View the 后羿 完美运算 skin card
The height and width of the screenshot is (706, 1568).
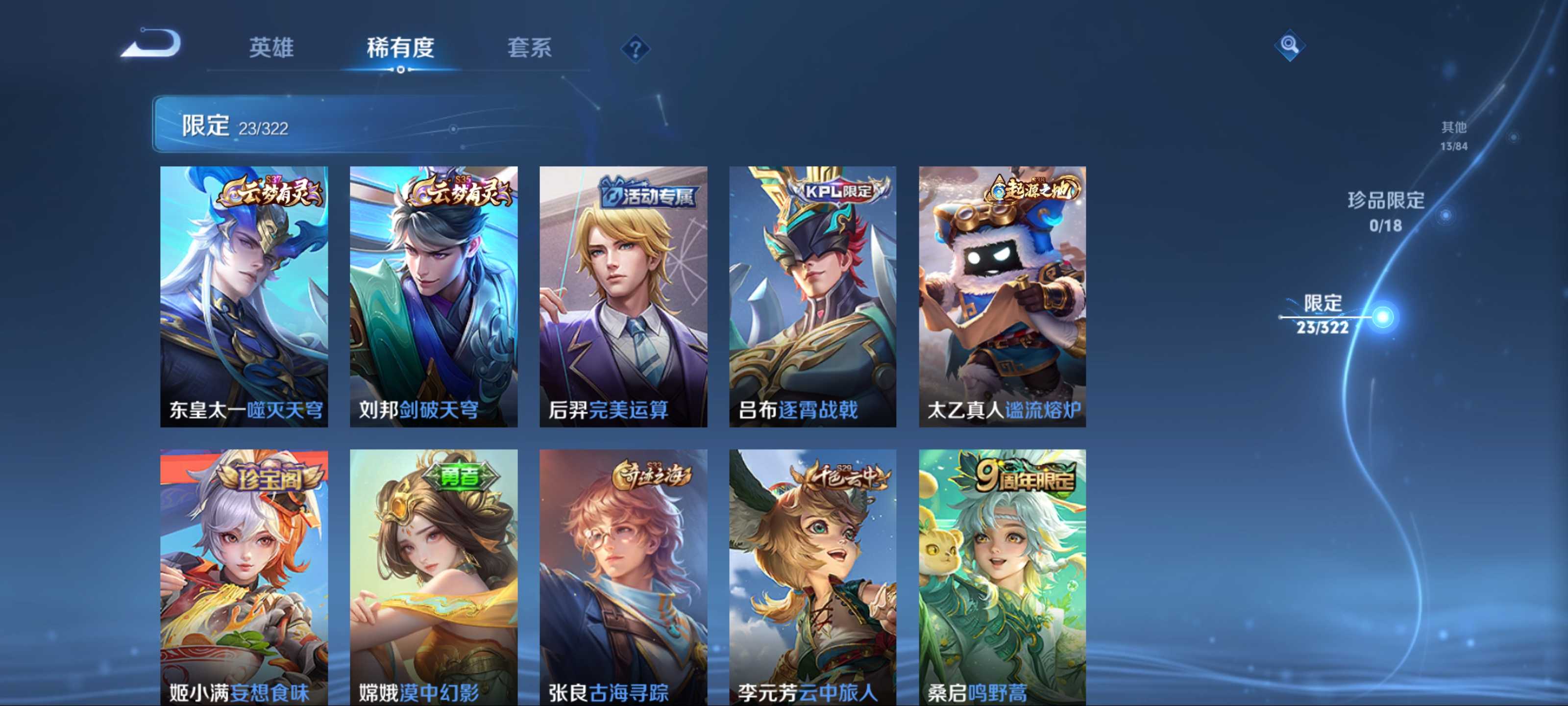[x=623, y=296]
